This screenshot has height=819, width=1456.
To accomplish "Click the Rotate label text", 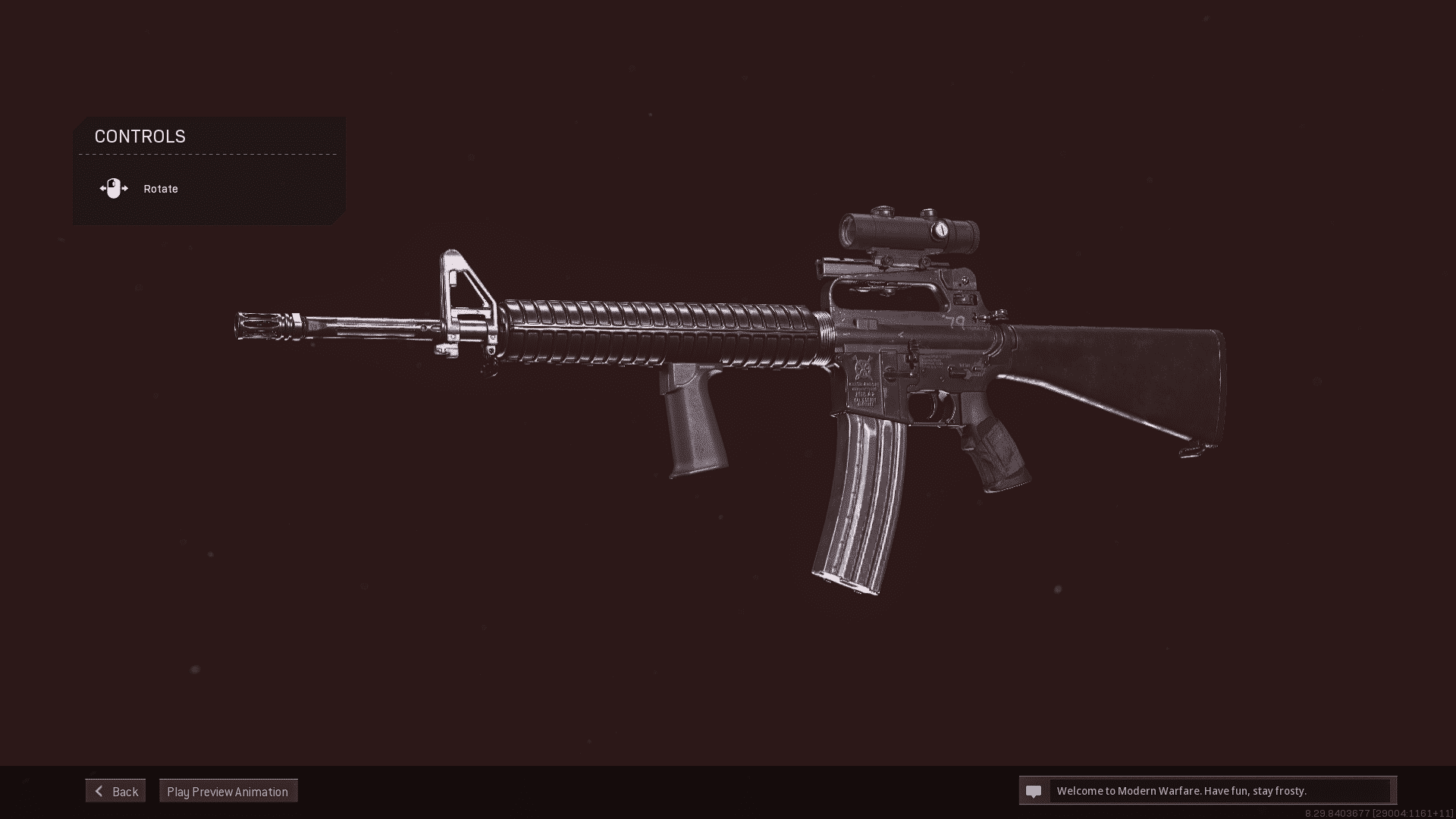I will (x=160, y=188).
